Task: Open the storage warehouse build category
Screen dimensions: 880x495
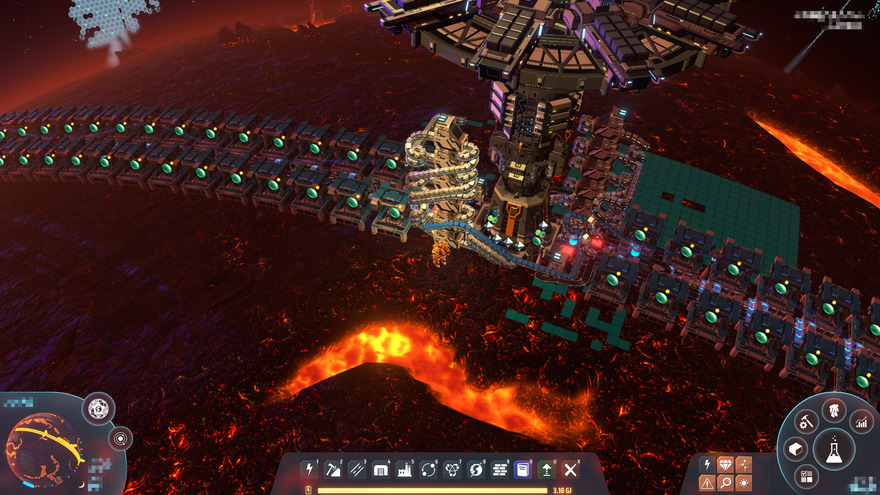Action: coord(381,469)
